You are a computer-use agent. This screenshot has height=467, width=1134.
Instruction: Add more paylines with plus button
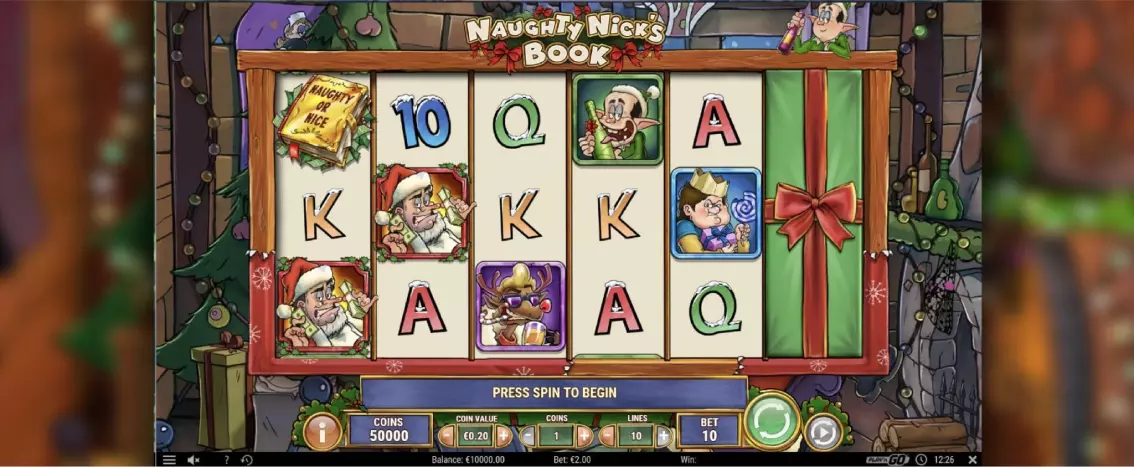tap(663, 436)
